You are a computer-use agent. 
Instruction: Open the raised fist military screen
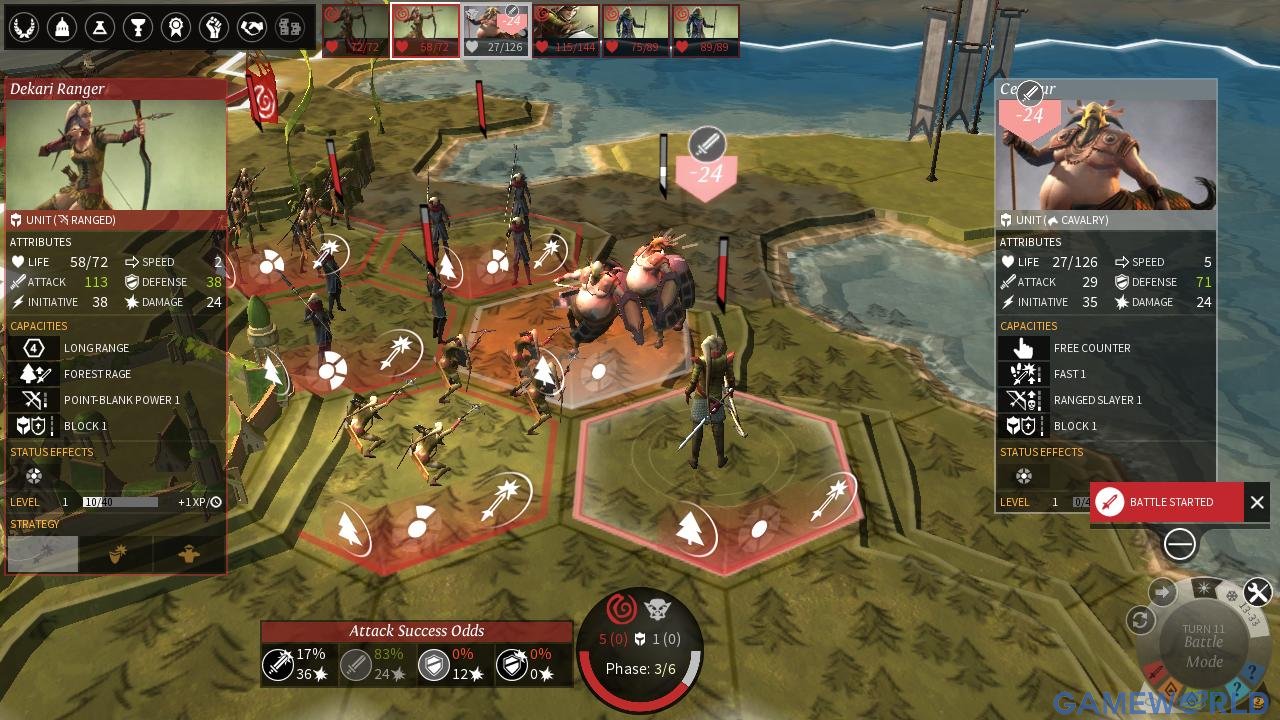(x=213, y=28)
